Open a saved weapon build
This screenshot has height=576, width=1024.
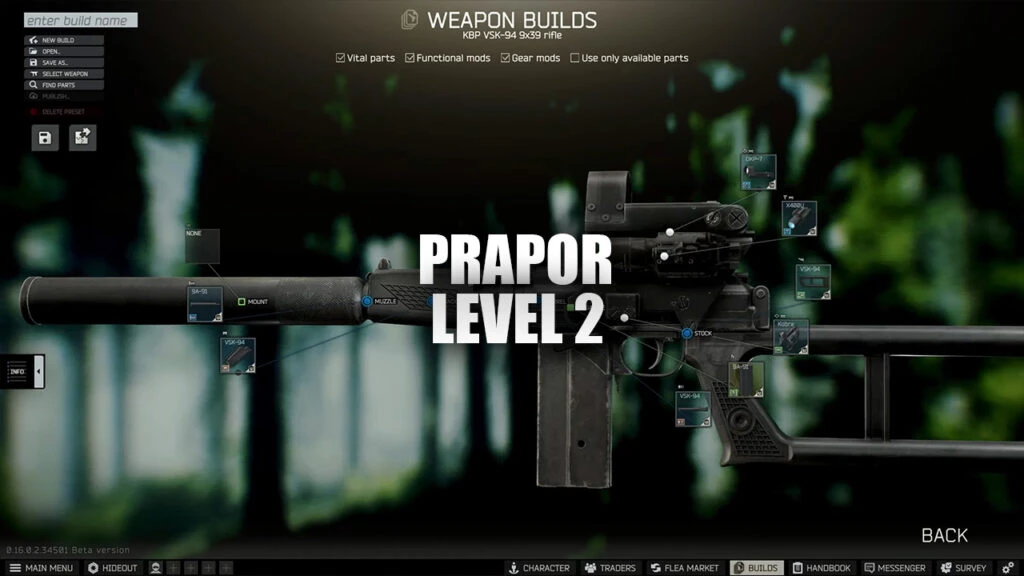pyautogui.click(x=64, y=51)
